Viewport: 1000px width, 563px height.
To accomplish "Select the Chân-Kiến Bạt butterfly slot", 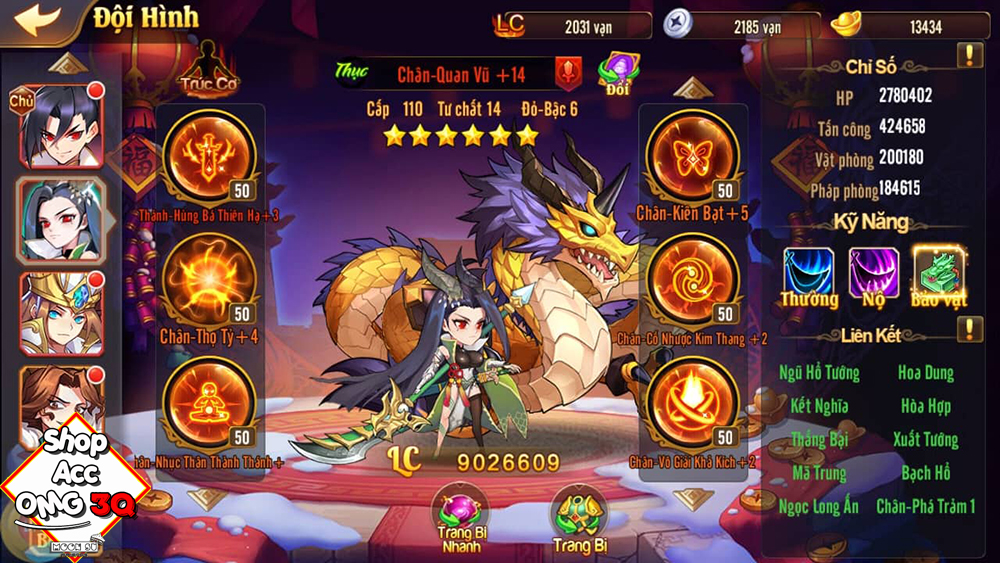I will pyautogui.click(x=692, y=155).
